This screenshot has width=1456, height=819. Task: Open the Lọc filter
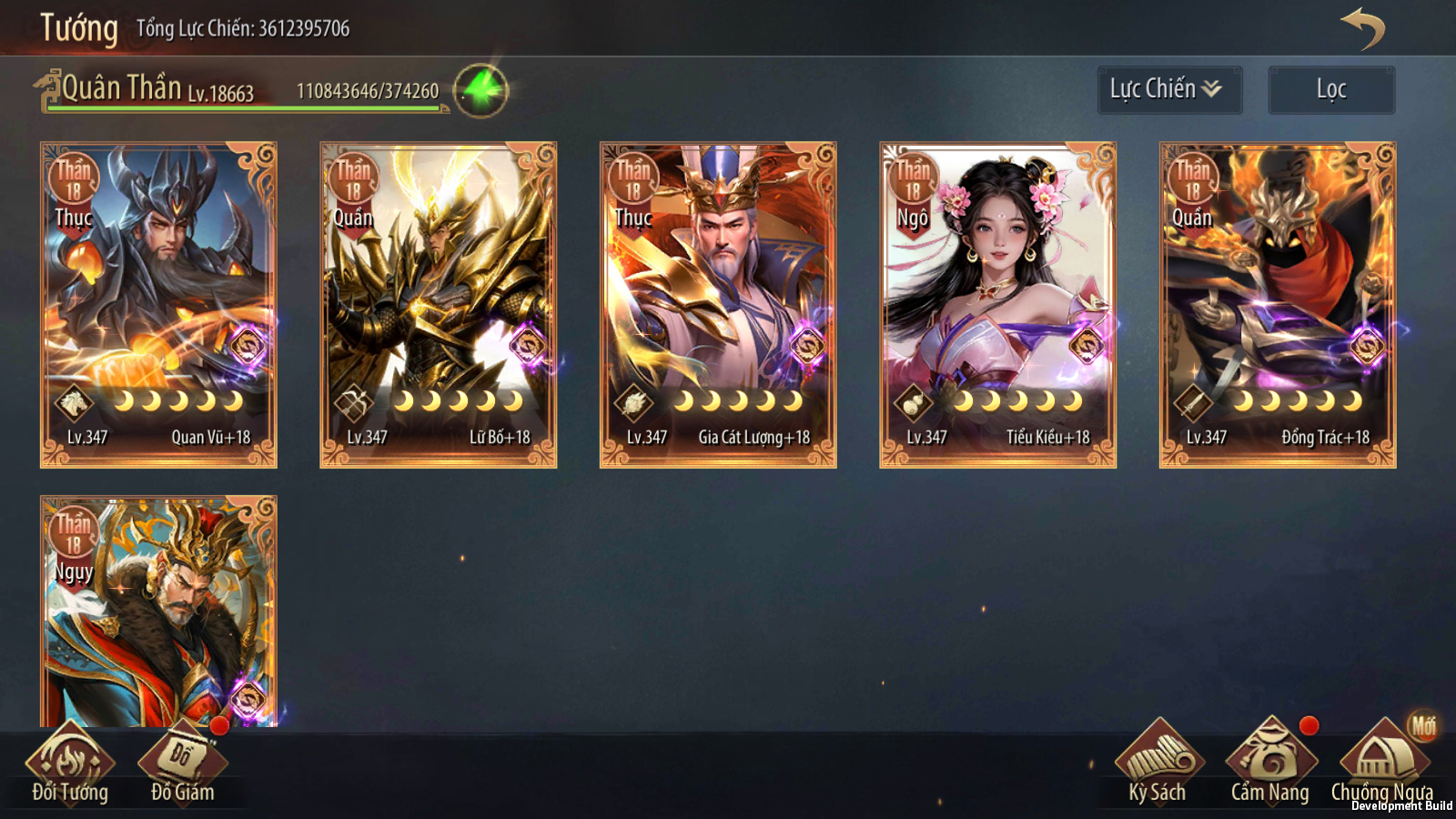(1331, 89)
